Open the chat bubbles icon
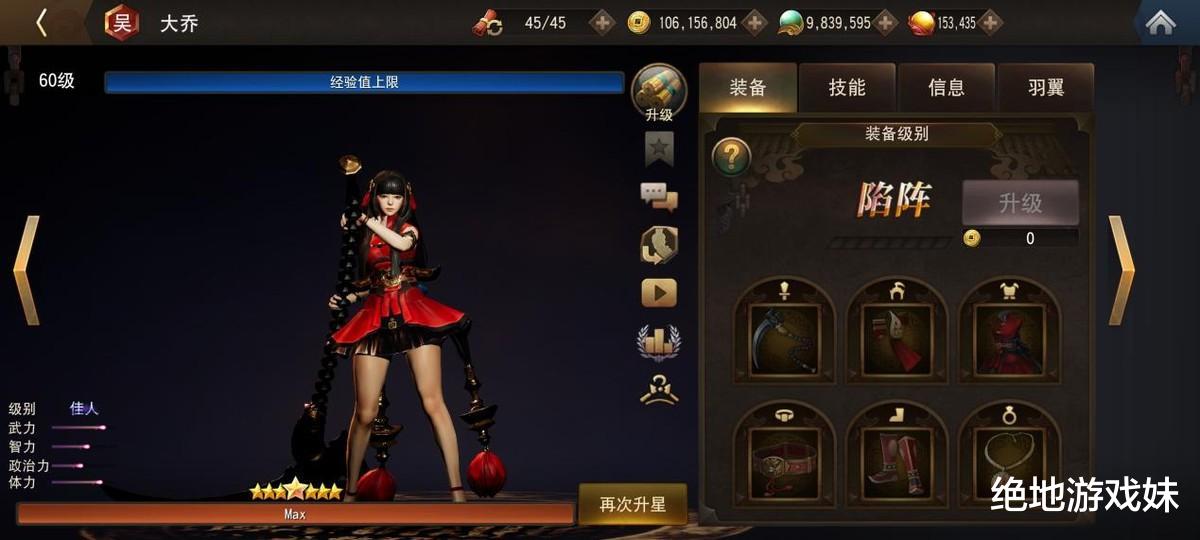1200x540 pixels. [x=659, y=196]
